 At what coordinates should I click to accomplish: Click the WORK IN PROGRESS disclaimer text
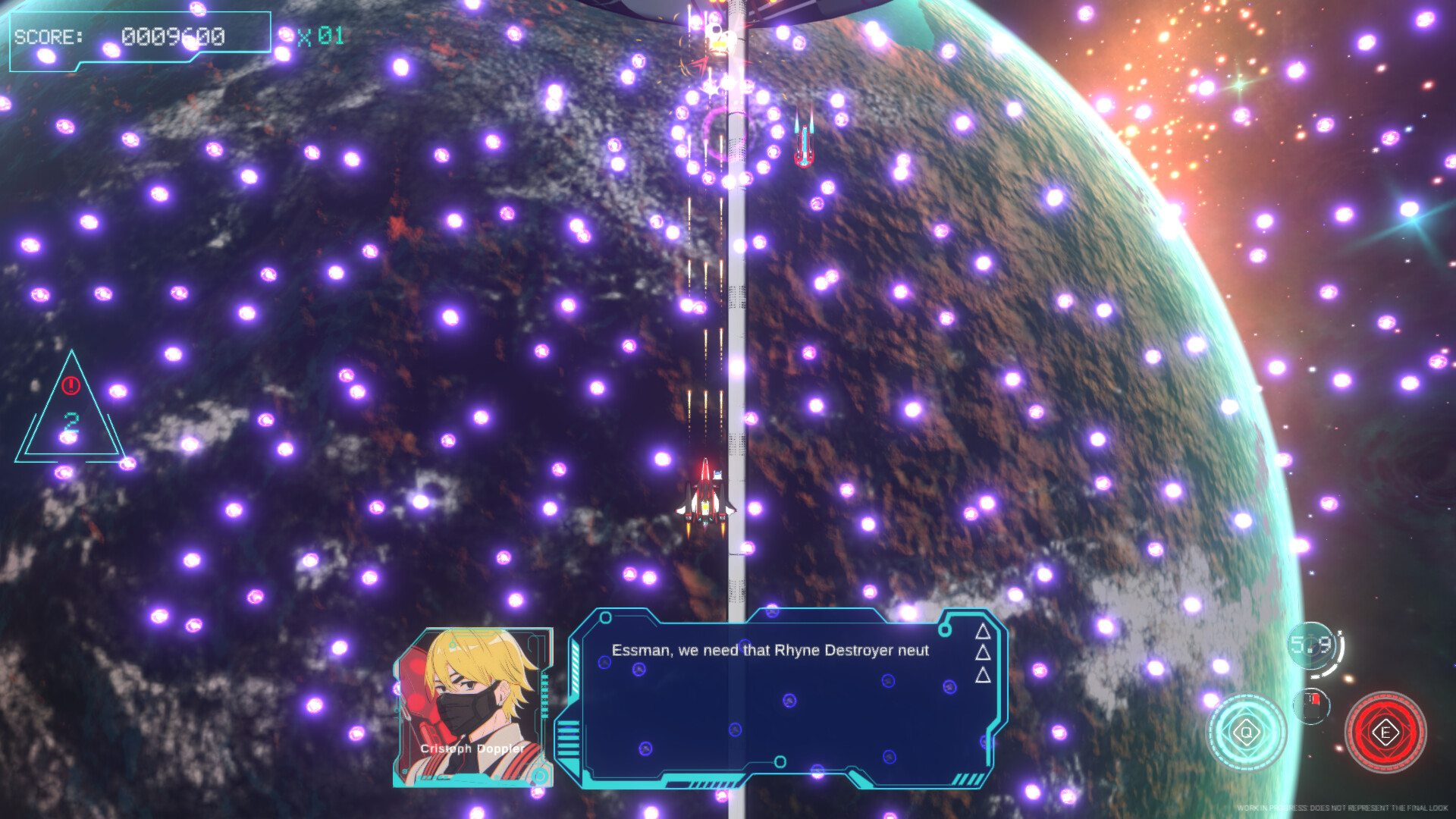[x=1342, y=808]
